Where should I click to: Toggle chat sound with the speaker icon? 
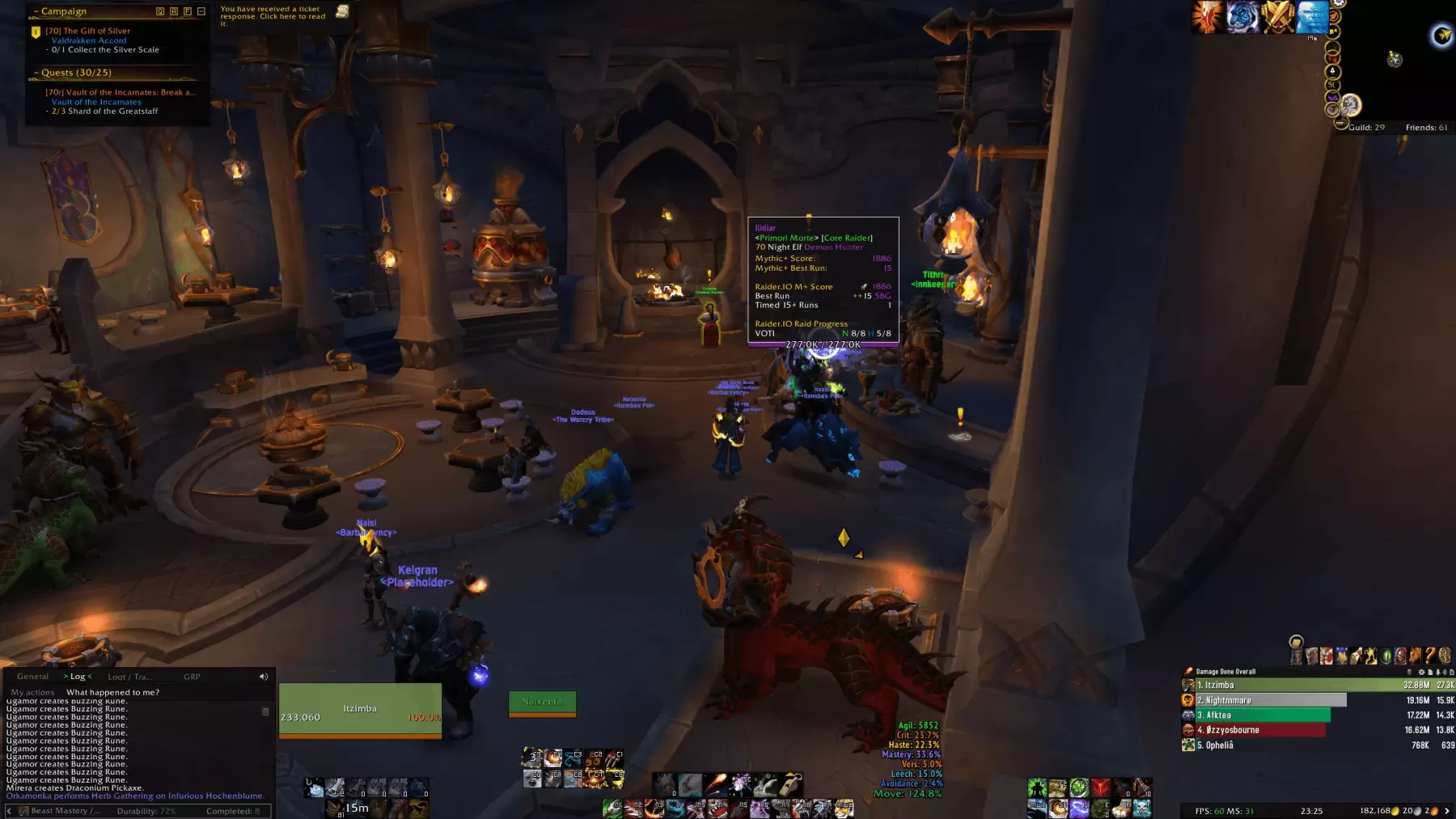tap(264, 677)
